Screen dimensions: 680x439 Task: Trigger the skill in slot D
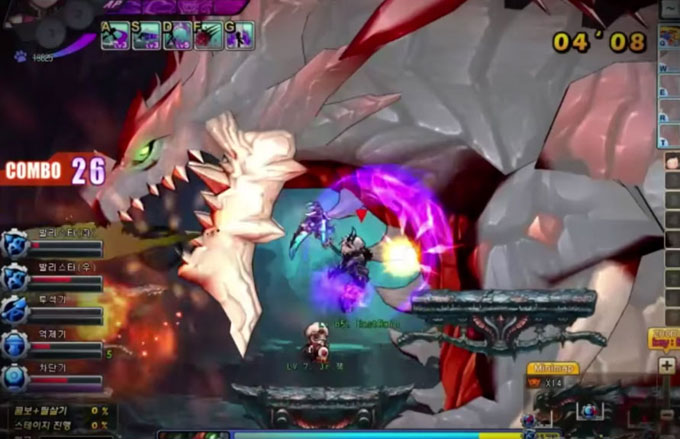[x=177, y=36]
